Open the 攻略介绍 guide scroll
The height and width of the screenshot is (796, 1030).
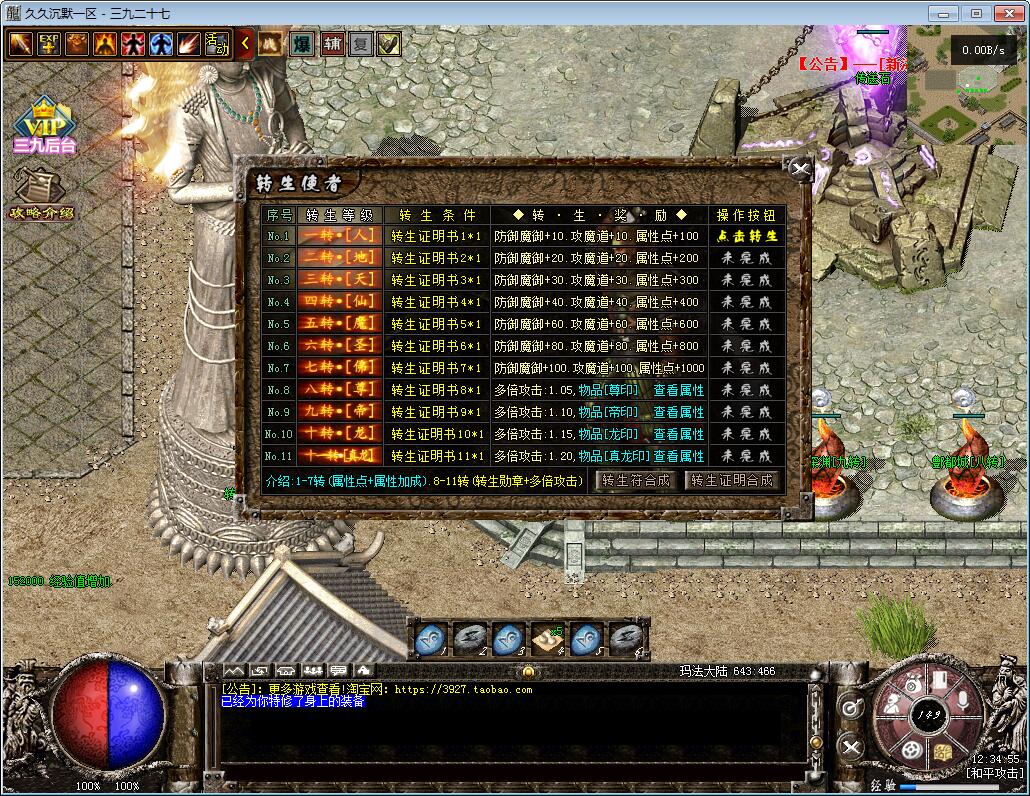point(40,192)
